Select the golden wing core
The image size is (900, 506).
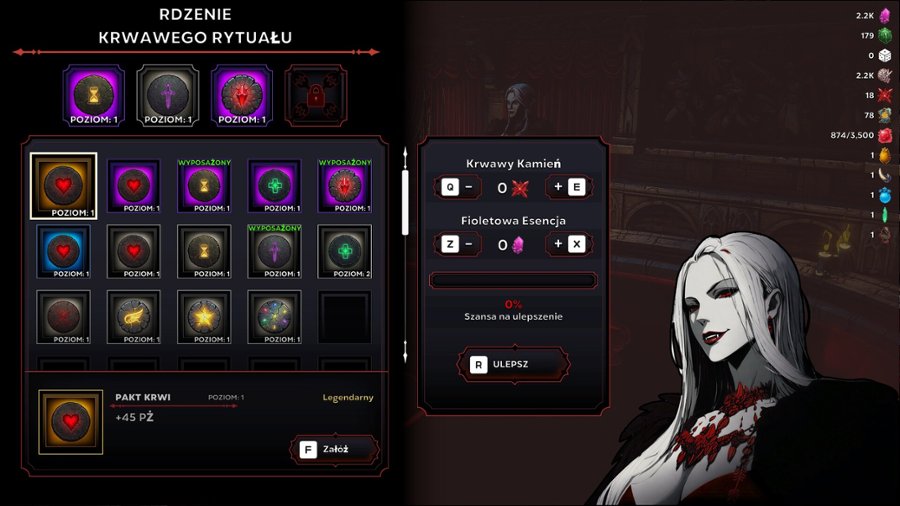(x=134, y=316)
